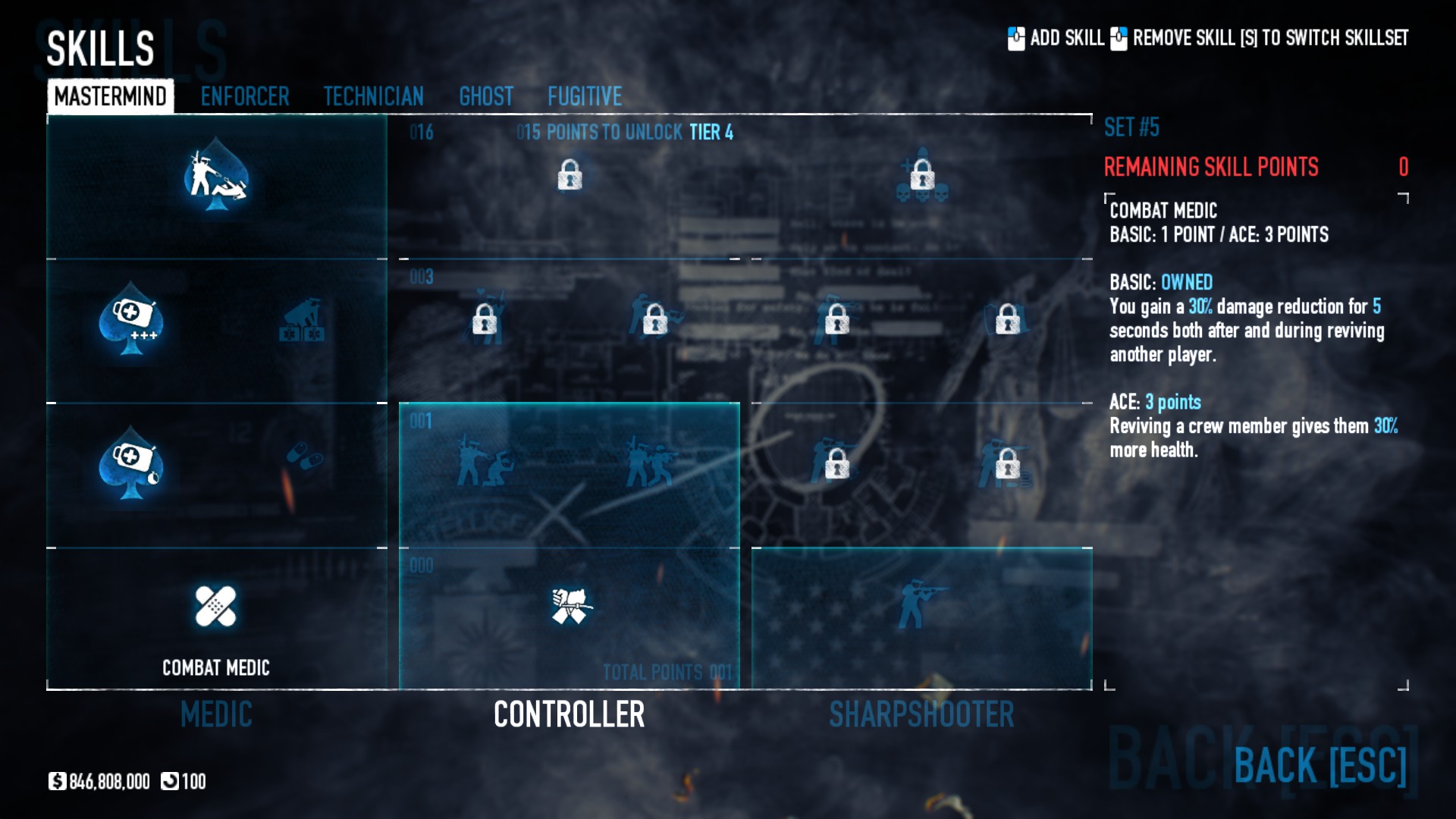Choose the Medic subtree label
The height and width of the screenshot is (819, 1456).
tap(216, 714)
